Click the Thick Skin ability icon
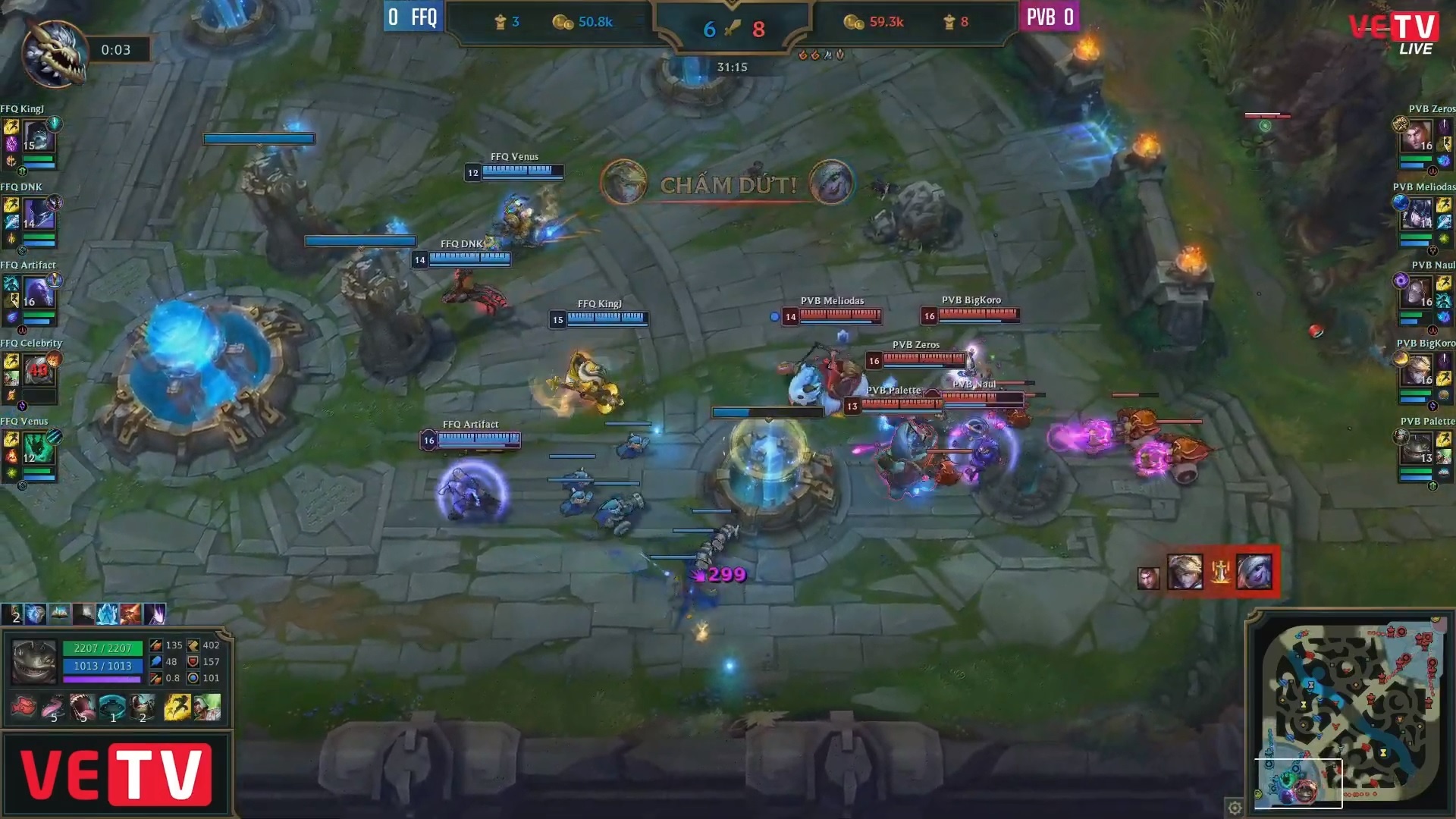Viewport: 1456px width, 819px height. point(112,708)
